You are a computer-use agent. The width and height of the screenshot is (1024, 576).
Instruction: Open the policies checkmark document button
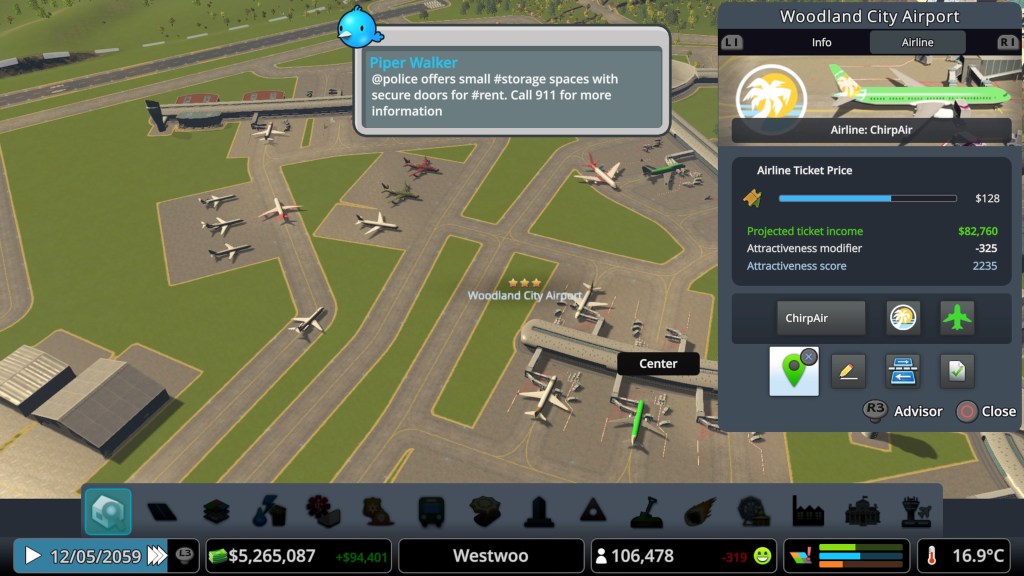click(x=957, y=371)
